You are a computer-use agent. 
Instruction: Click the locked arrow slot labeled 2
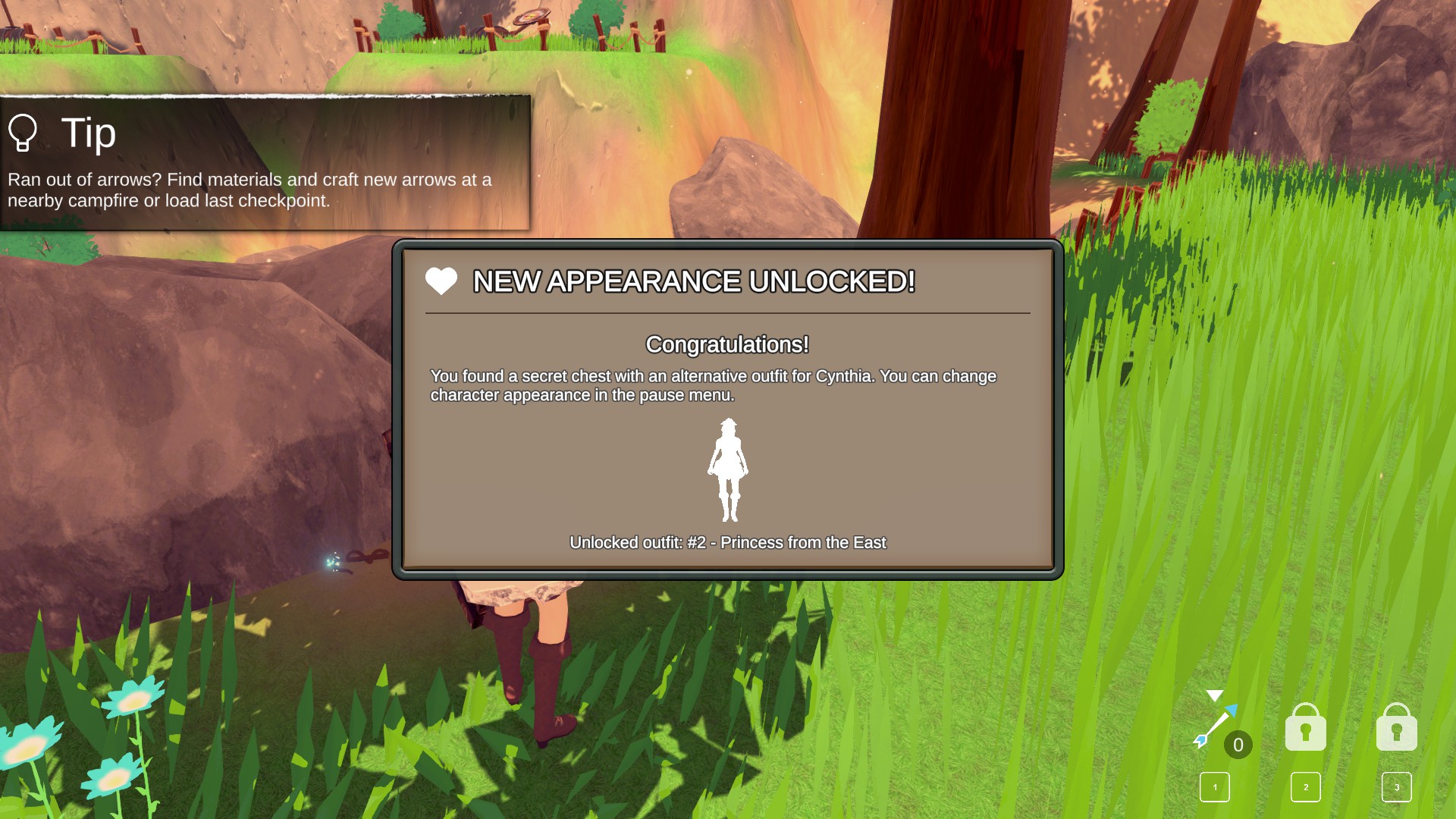pos(1305,728)
